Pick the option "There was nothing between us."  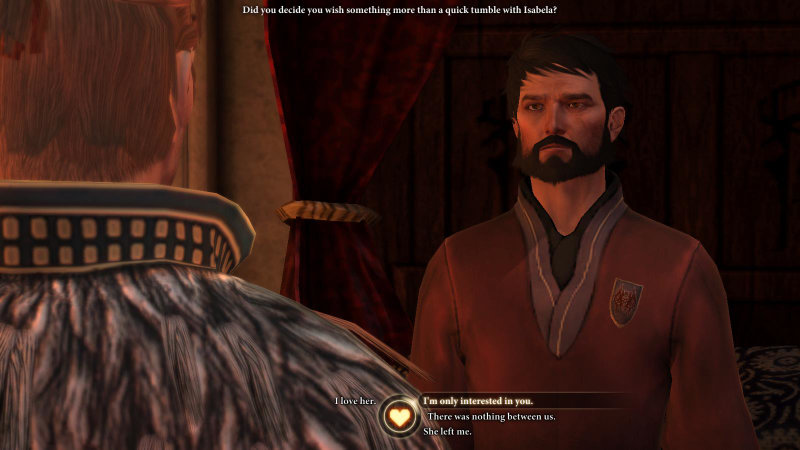tap(491, 416)
